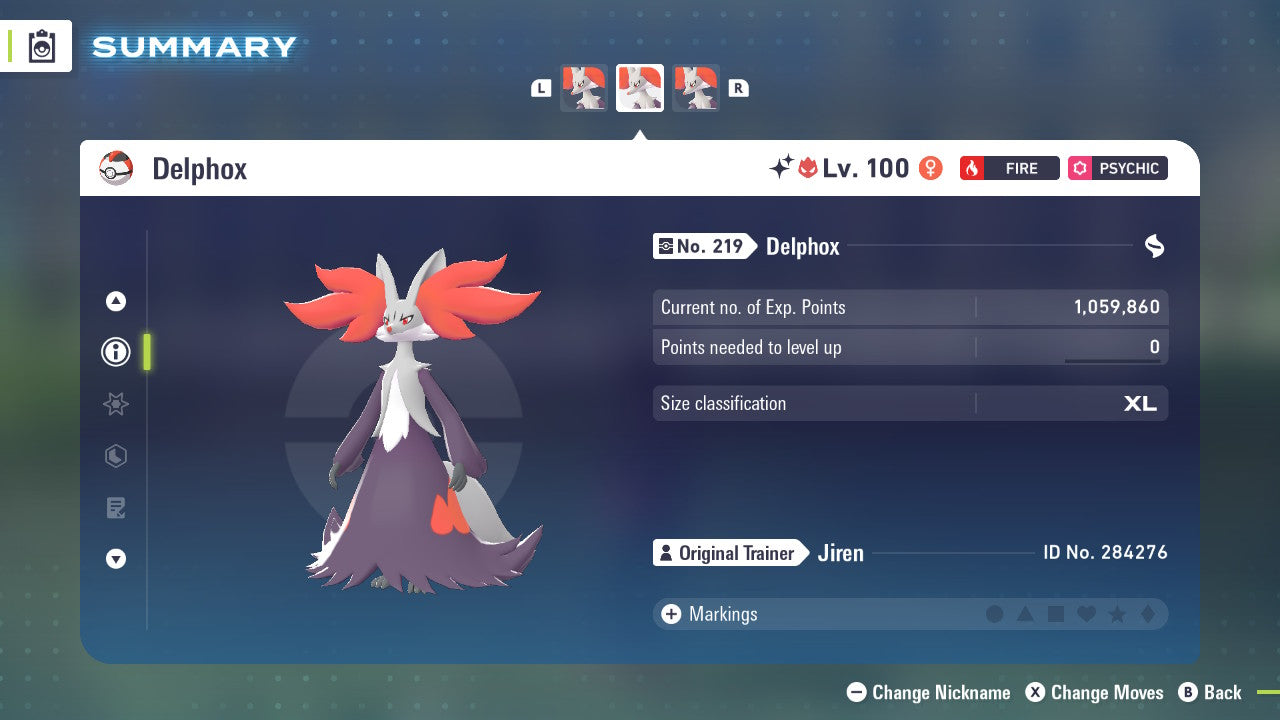Select the hexagon stats icon in sidebar
Viewport: 1280px width, 720px height.
tap(116, 456)
